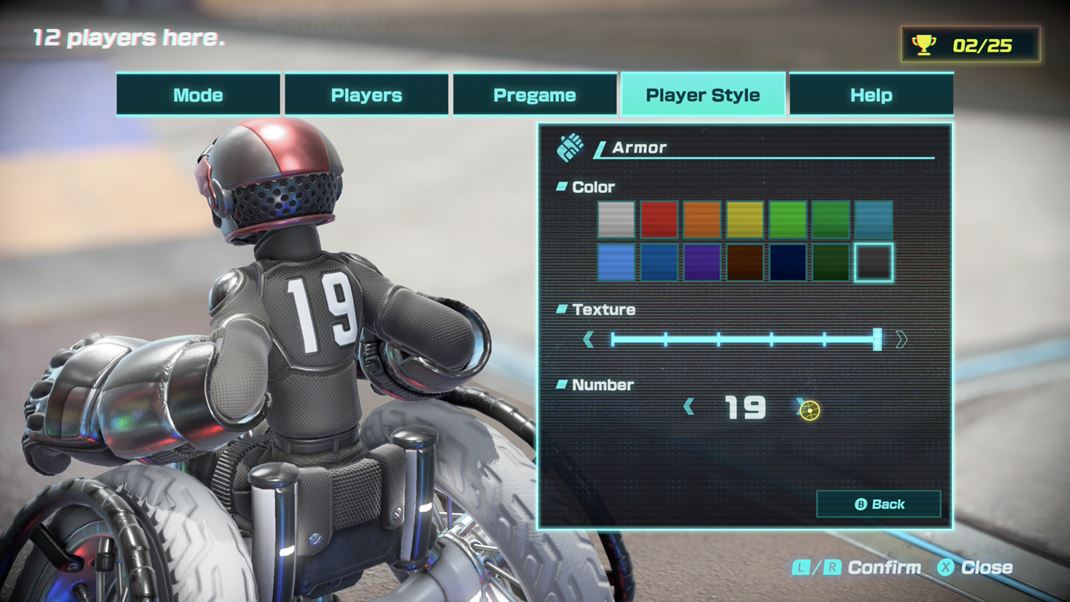Select the yellow color swatch
The height and width of the screenshot is (602, 1070).
(x=745, y=219)
